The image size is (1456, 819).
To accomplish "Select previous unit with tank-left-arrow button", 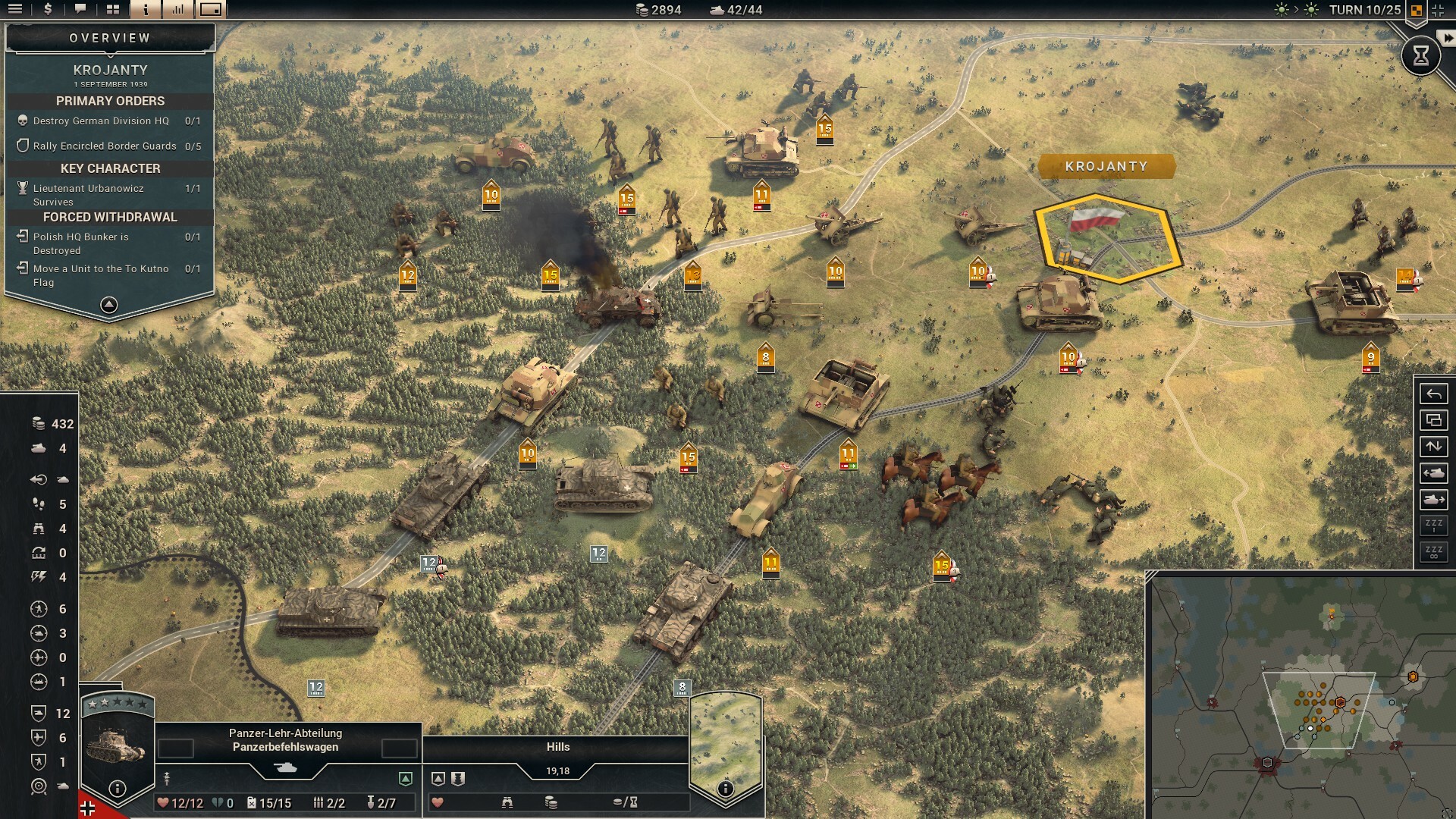I will click(1433, 473).
